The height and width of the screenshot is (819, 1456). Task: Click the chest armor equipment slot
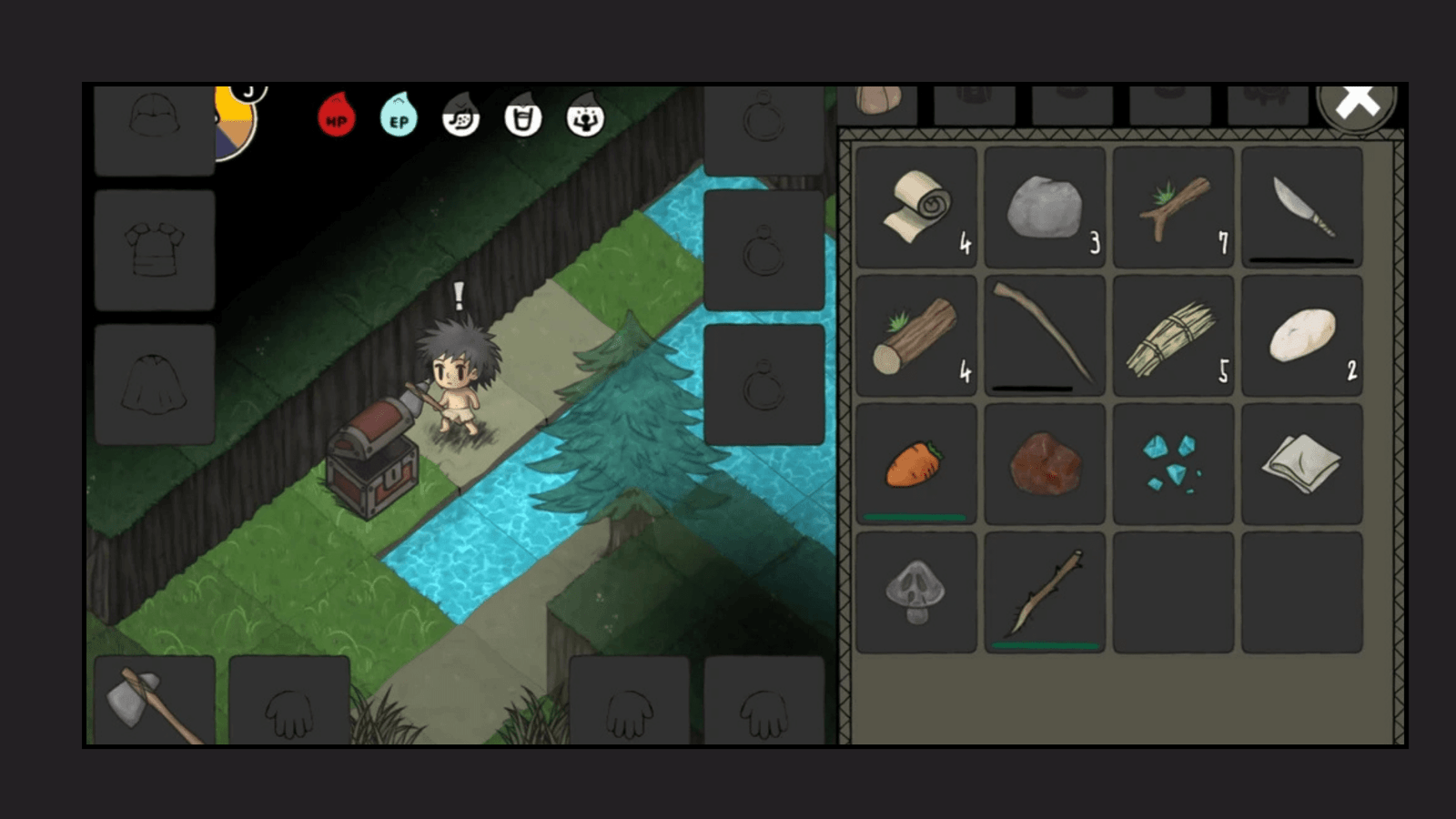[x=155, y=250]
